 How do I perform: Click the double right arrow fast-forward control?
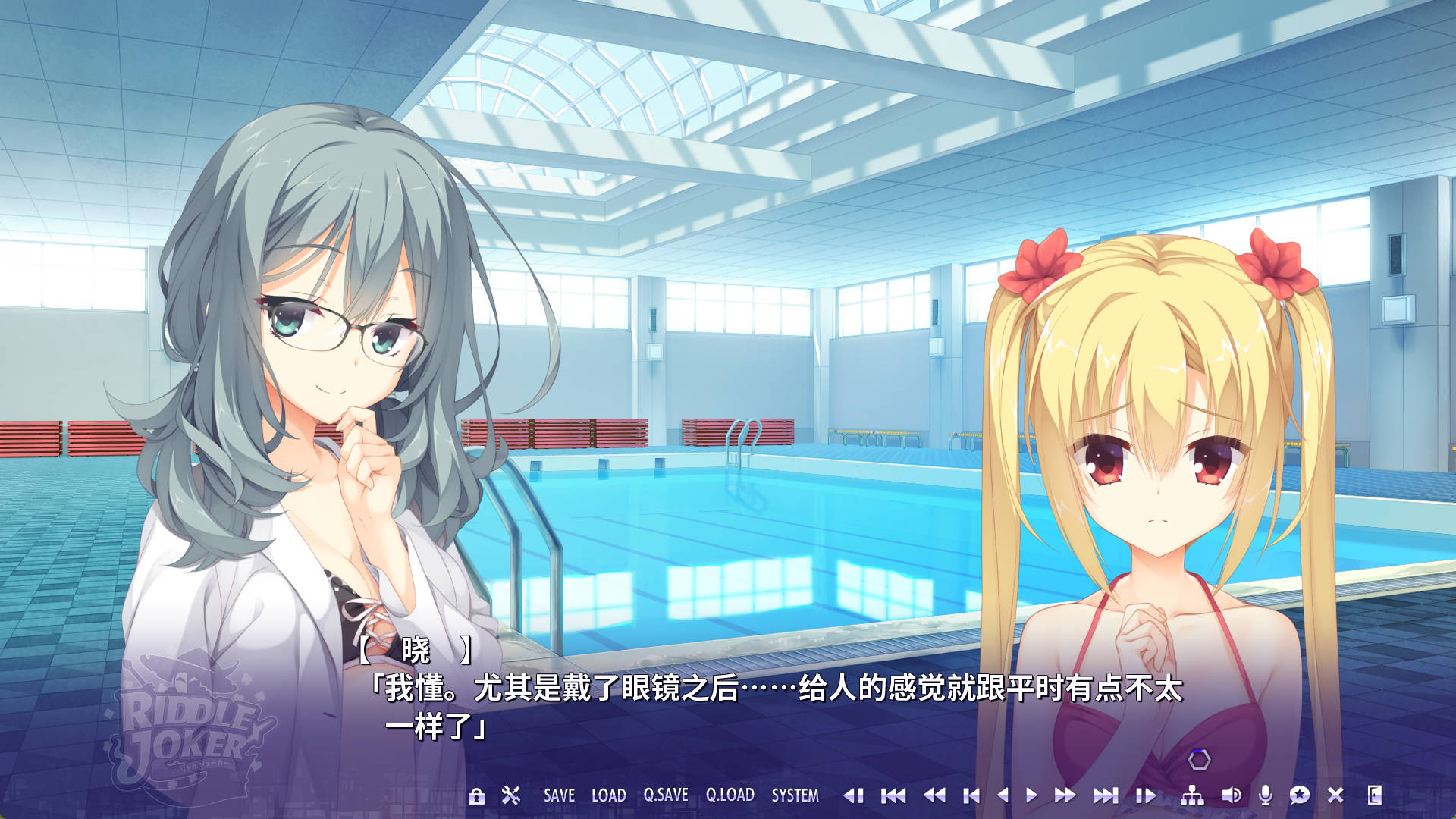(x=1065, y=795)
